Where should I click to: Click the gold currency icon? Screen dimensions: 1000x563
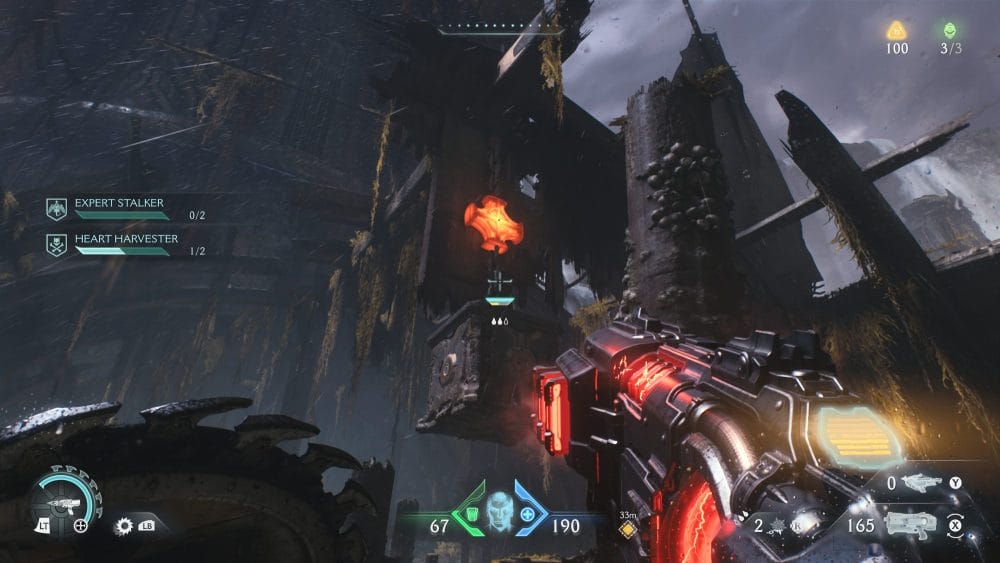pos(896,30)
